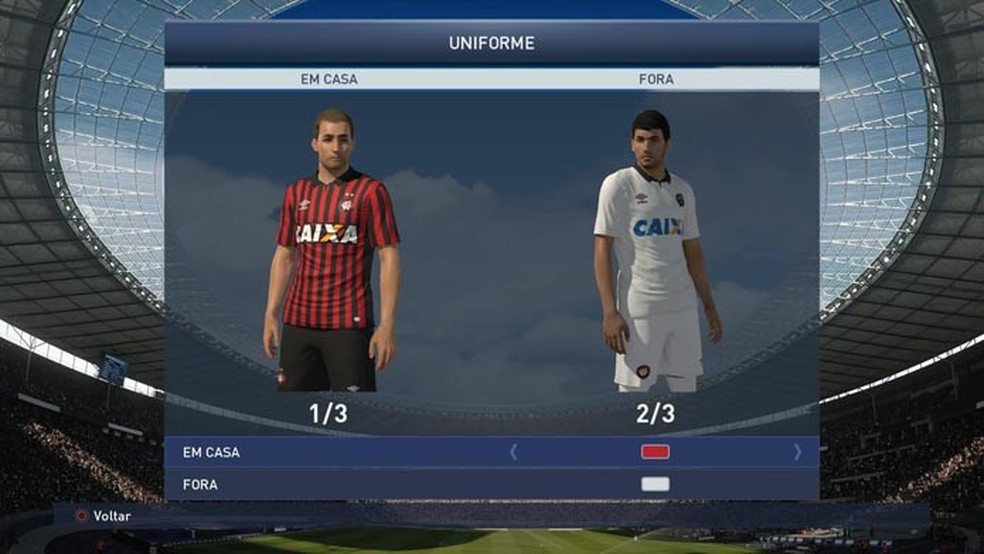Select the EM CASA uniform row
984x554 pixels.
[x=212, y=452]
